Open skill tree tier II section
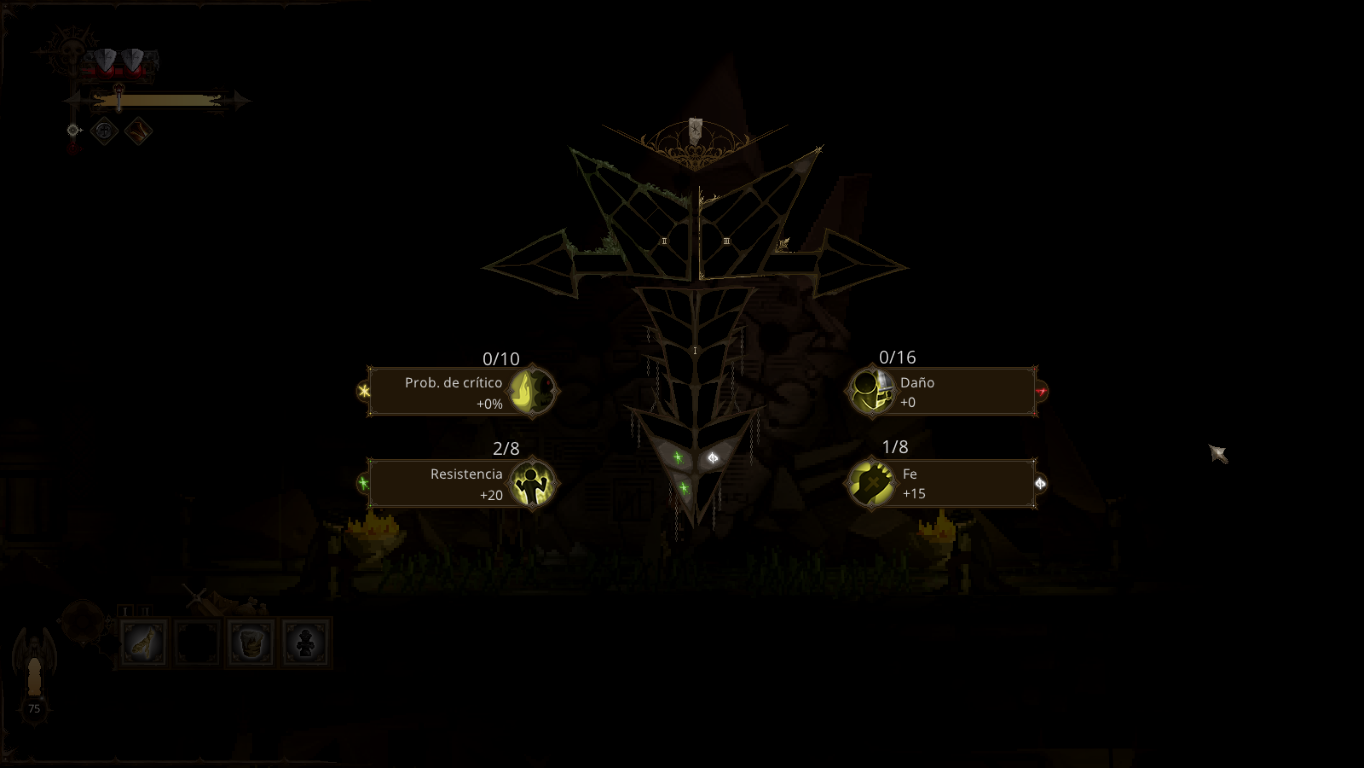The image size is (1364, 768). [664, 241]
